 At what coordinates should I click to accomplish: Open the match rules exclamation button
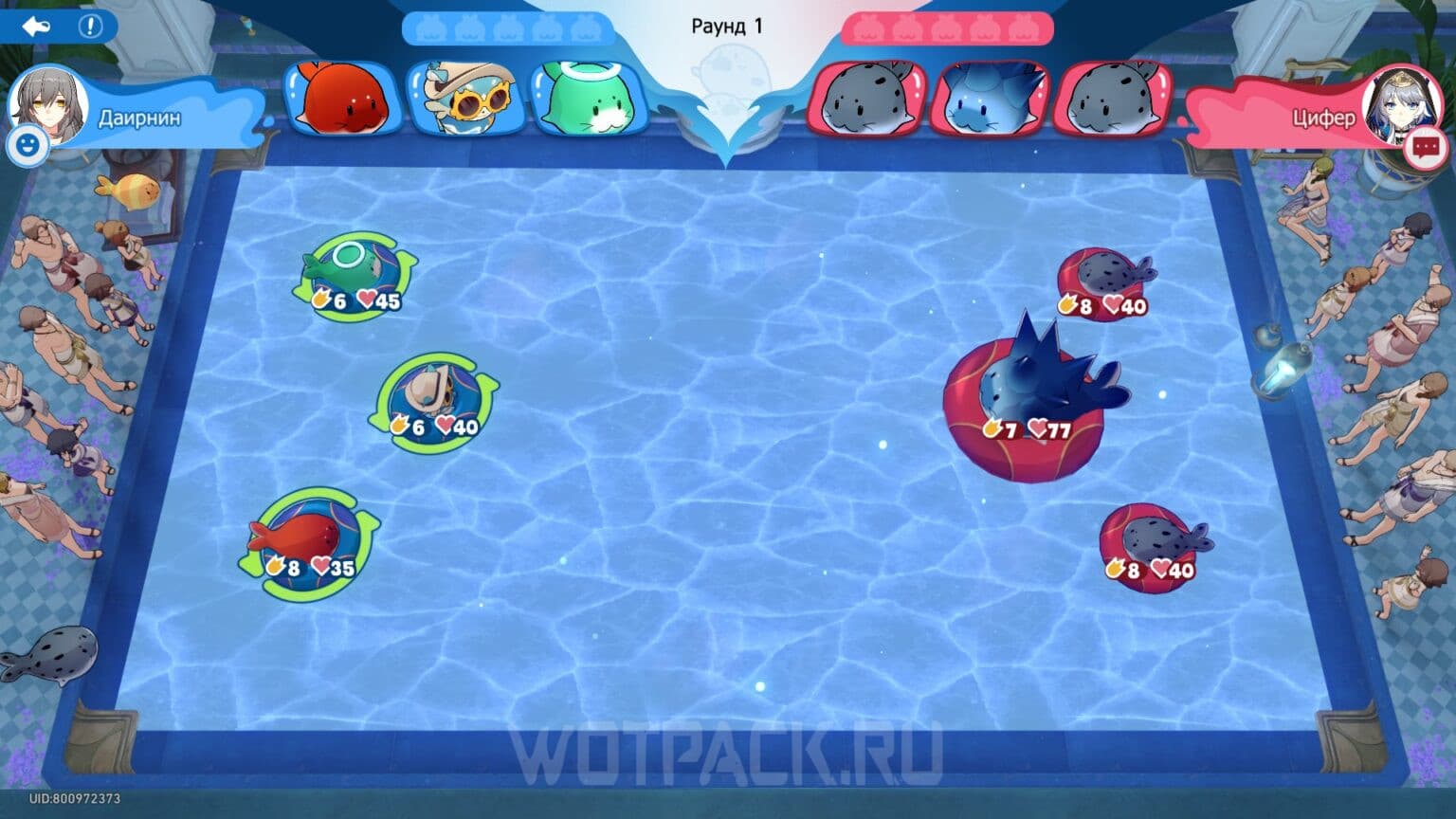90,27
